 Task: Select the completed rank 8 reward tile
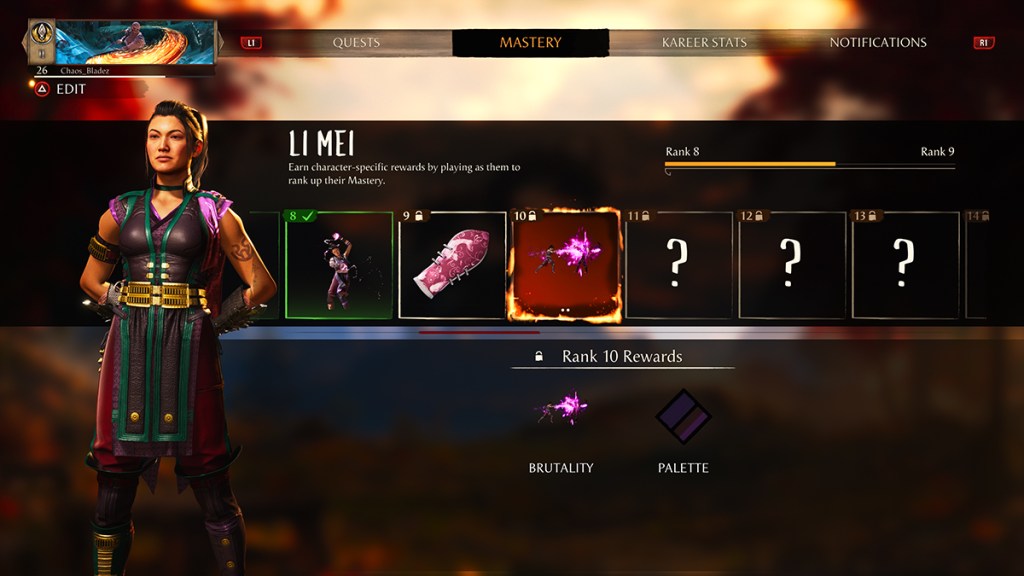pos(339,265)
